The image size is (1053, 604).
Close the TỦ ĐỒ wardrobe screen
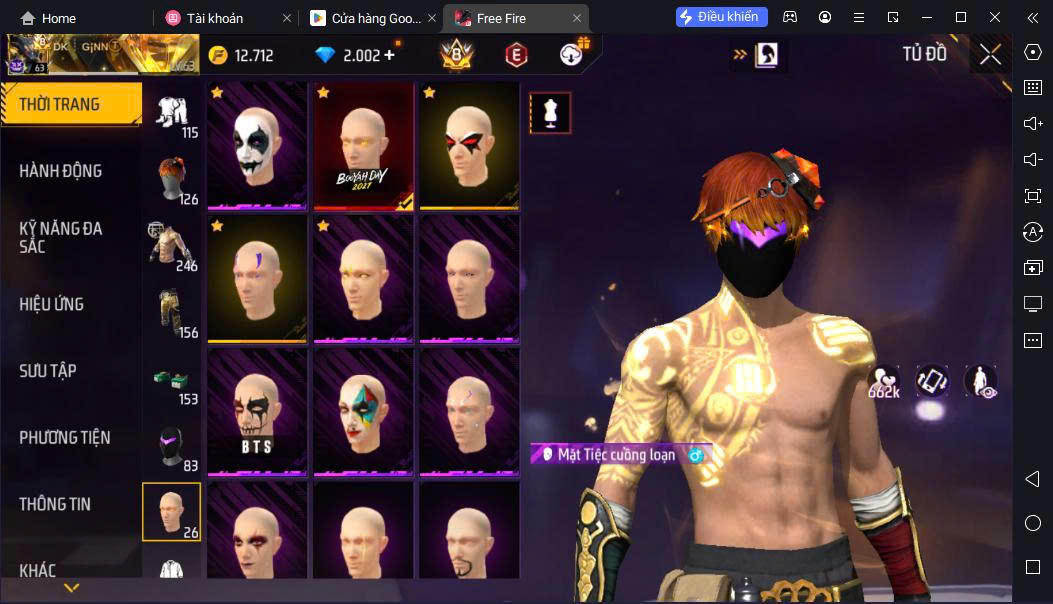click(x=990, y=55)
